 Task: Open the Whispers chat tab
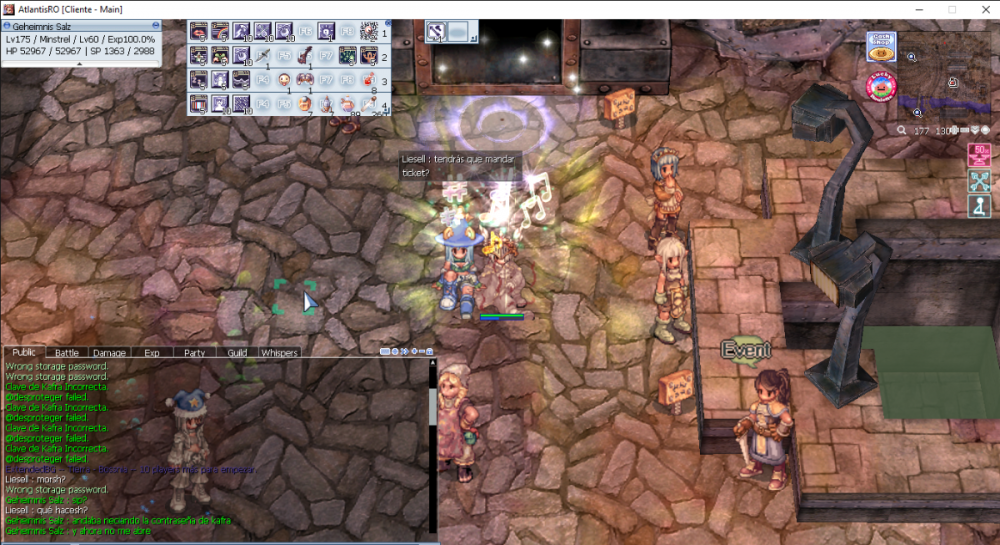pyautogui.click(x=279, y=353)
